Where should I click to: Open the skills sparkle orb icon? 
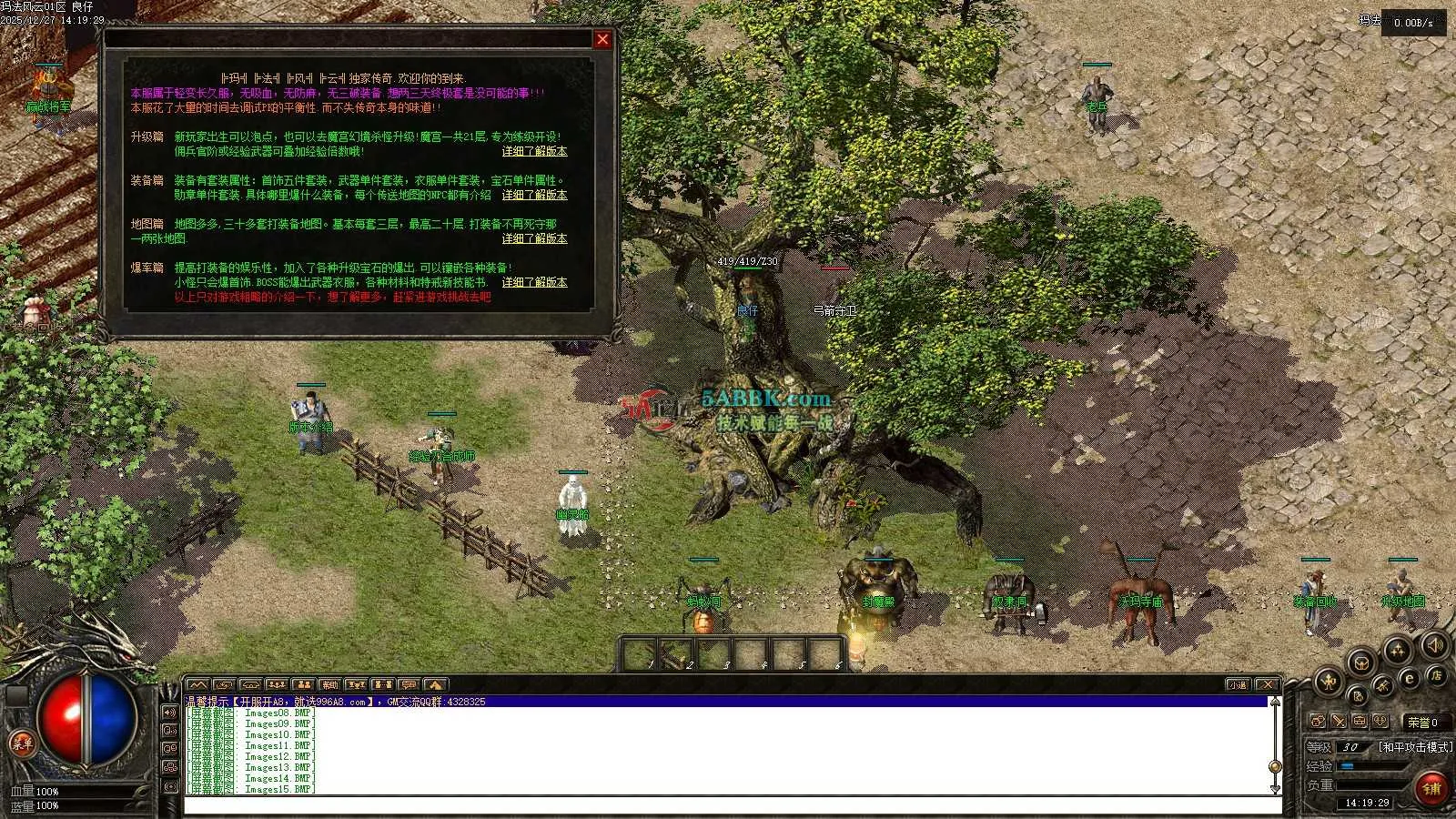(1397, 650)
